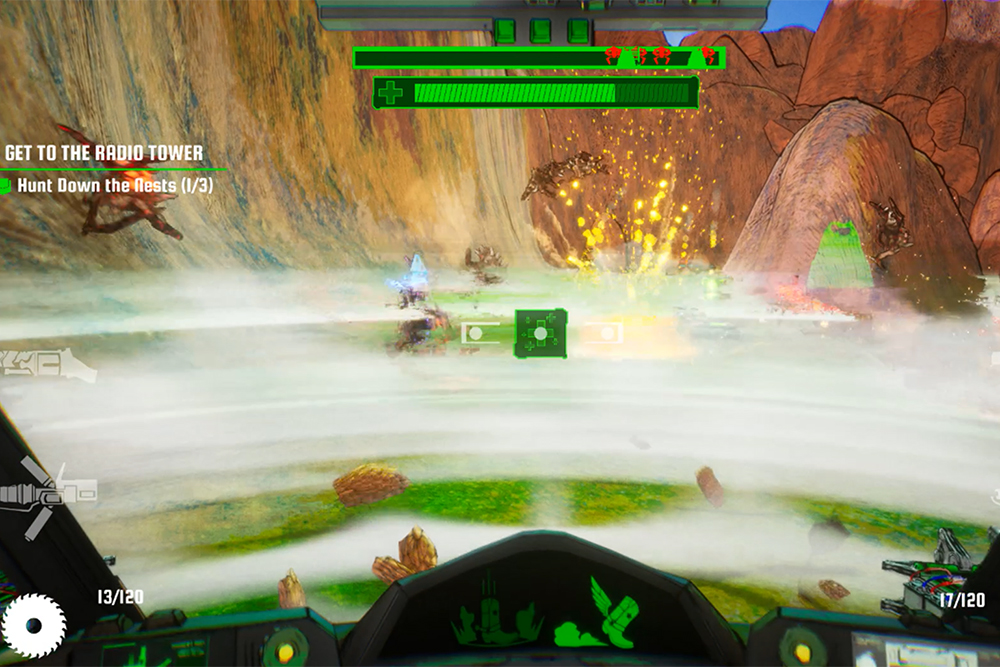Select the circular saw blade weapon icon
Screen dimensions: 1000x667
(34, 625)
